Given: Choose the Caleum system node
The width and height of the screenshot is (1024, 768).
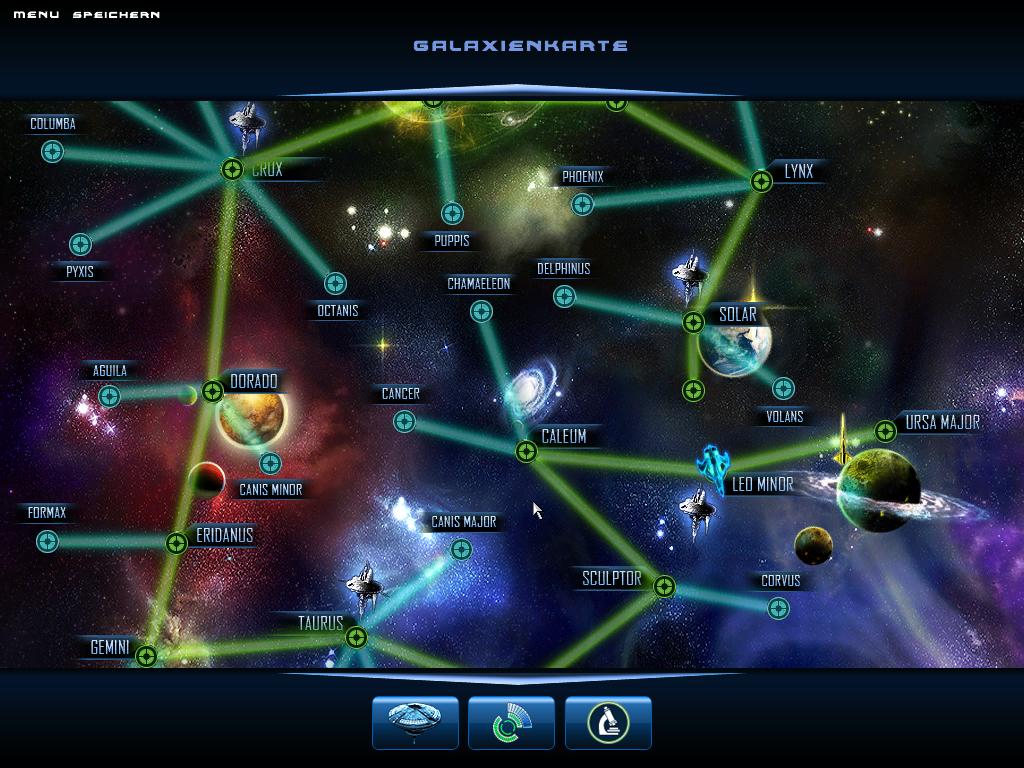Looking at the screenshot, I should (x=526, y=451).
